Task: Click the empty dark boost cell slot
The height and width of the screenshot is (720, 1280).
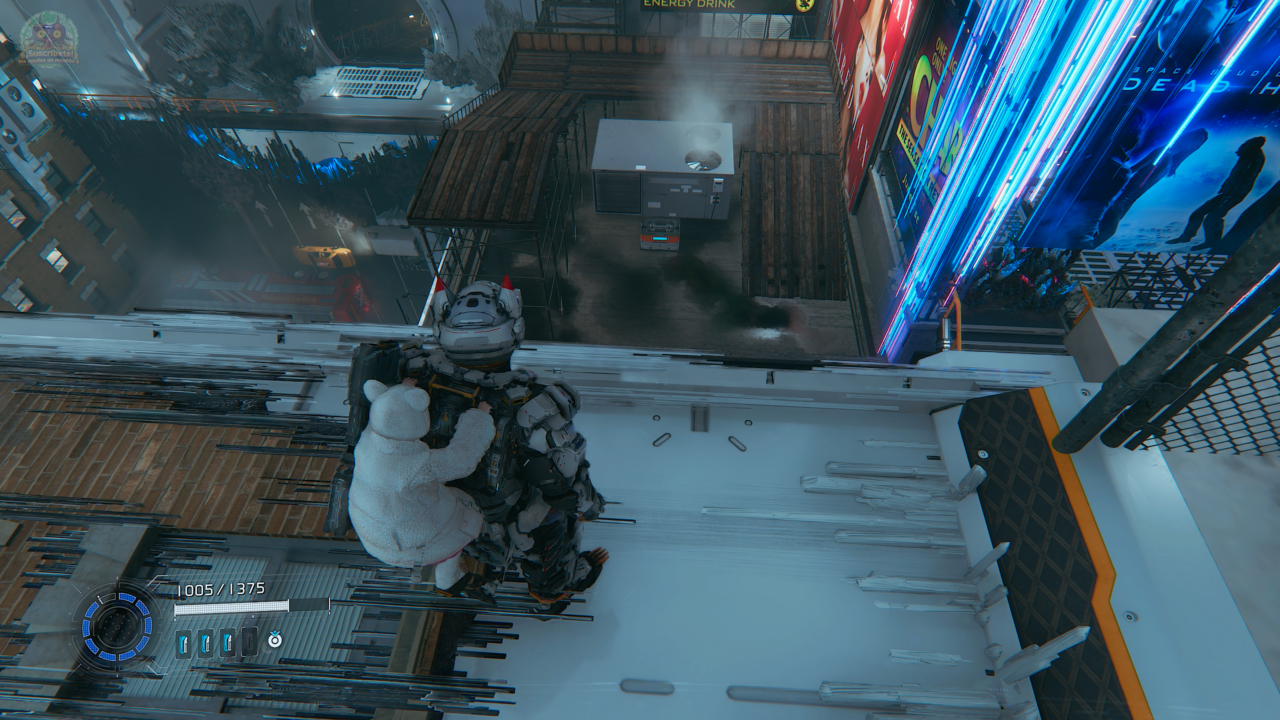Action: point(250,642)
